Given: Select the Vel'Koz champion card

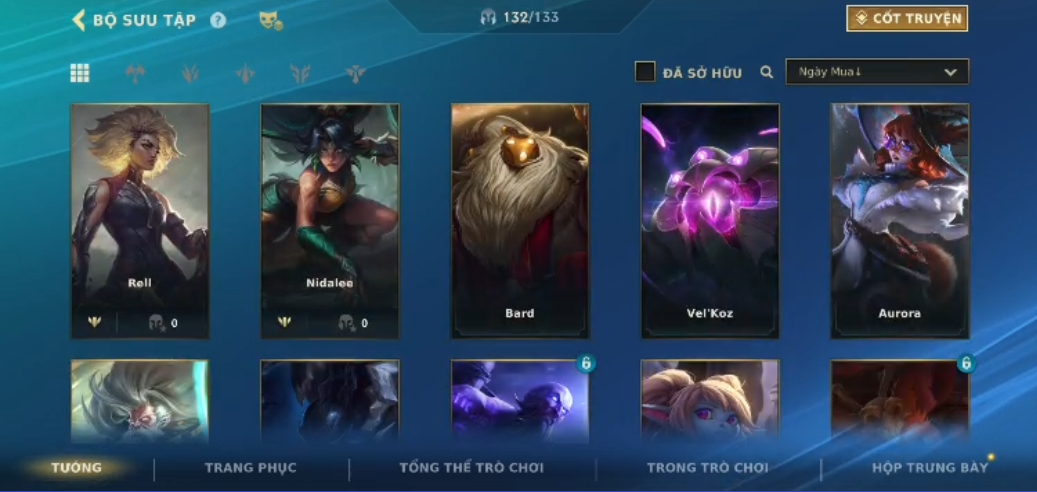Looking at the screenshot, I should pos(710,220).
